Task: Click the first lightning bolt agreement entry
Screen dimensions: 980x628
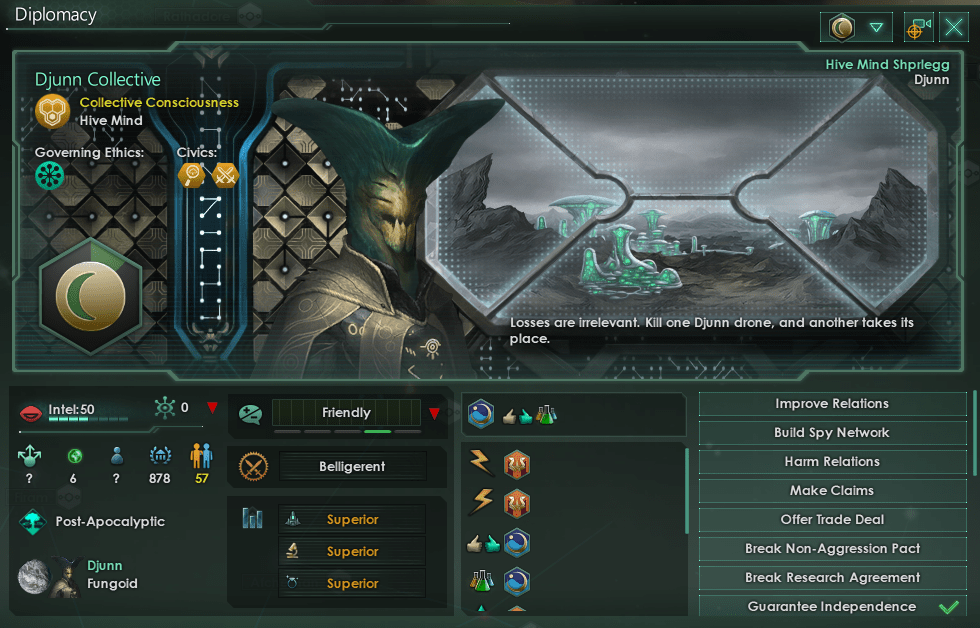Action: click(482, 464)
